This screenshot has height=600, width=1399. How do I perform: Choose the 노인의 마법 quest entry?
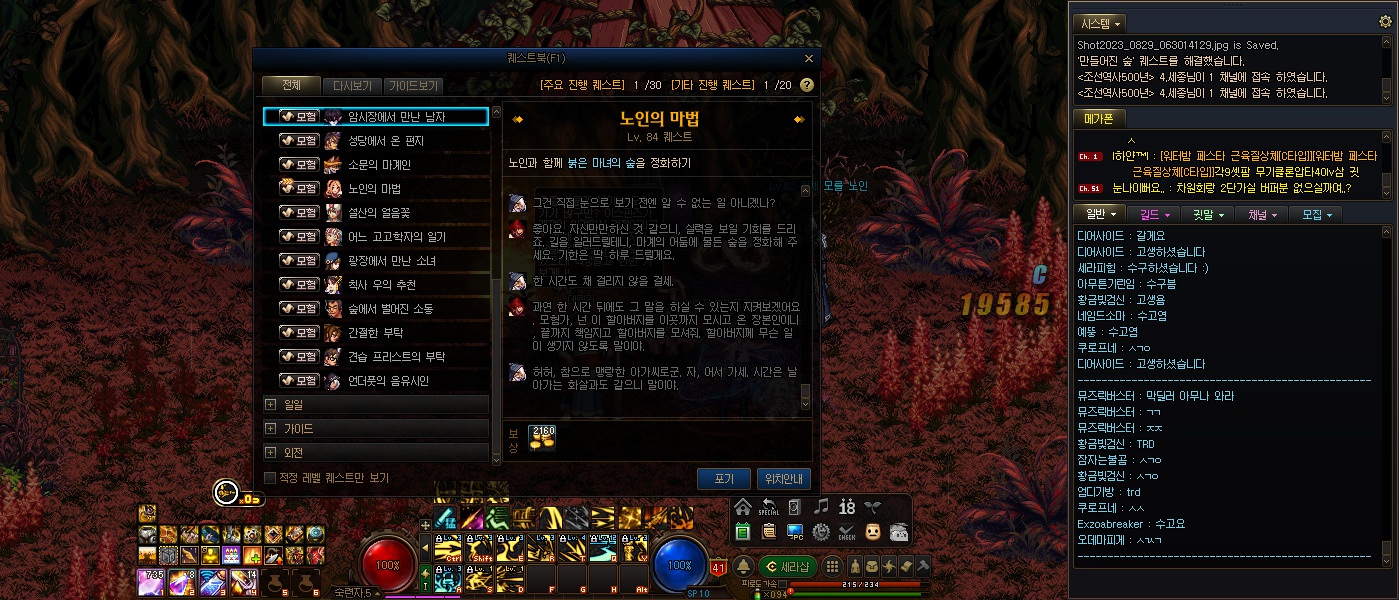click(374, 189)
